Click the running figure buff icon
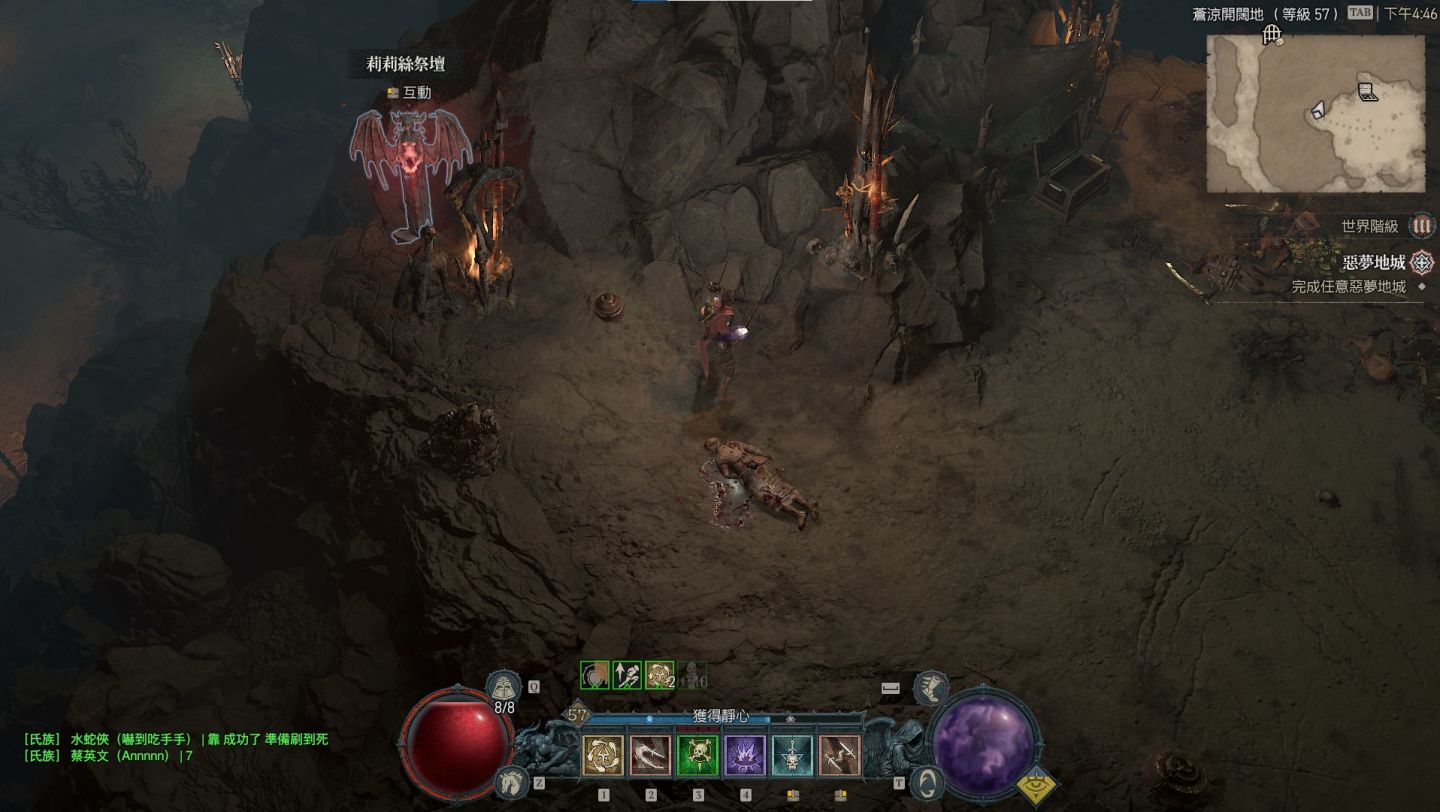Image resolution: width=1440 pixels, height=812 pixels. tap(627, 676)
